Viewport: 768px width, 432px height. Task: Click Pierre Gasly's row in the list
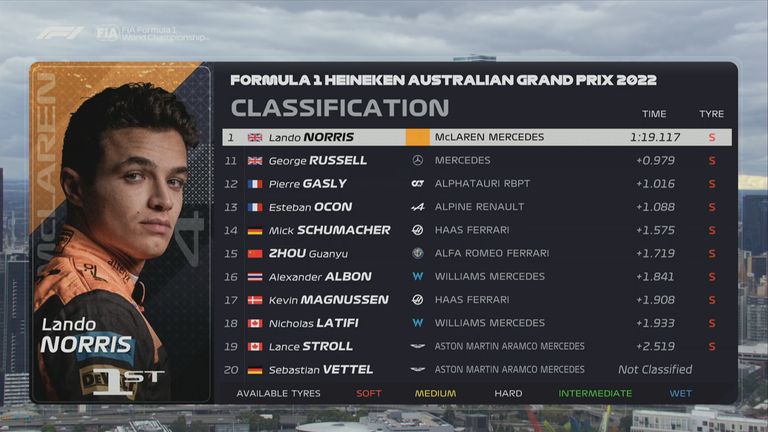[x=476, y=184]
